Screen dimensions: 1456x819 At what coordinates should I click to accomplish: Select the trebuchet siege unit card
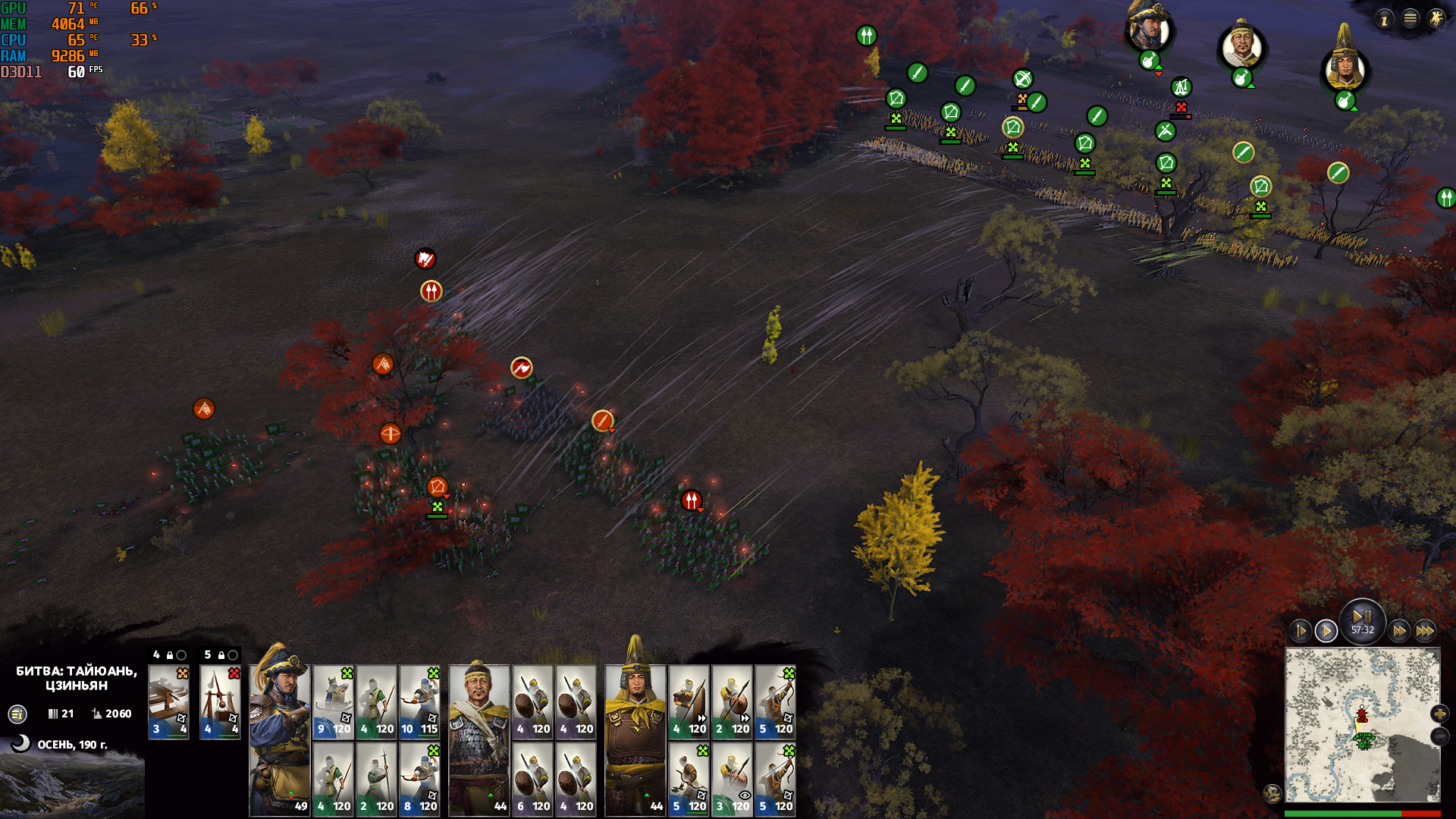pos(220,701)
